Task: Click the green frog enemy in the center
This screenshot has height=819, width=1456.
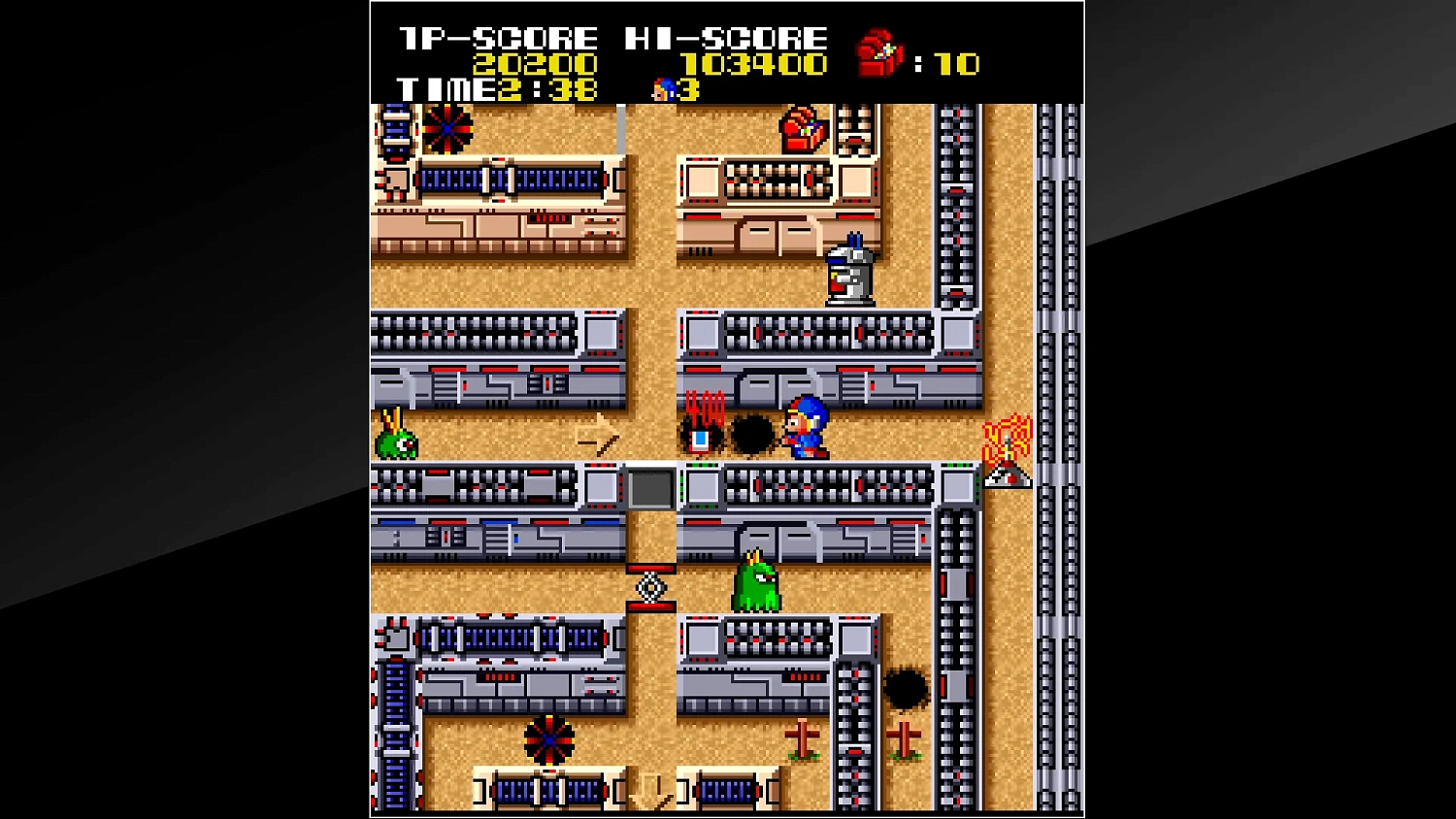Action: coord(756,585)
